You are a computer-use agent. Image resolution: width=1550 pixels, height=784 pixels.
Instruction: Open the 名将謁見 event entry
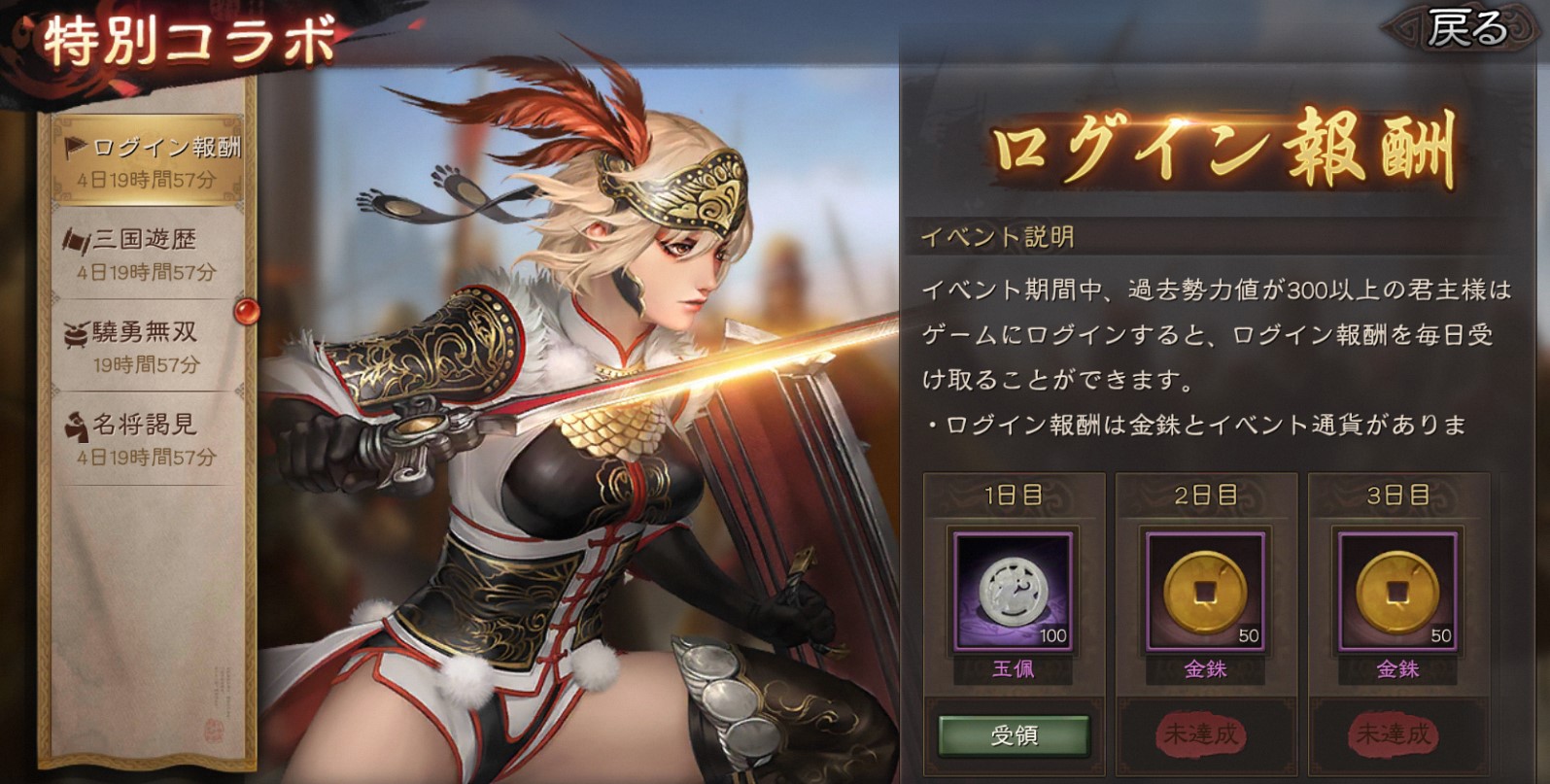click(146, 437)
